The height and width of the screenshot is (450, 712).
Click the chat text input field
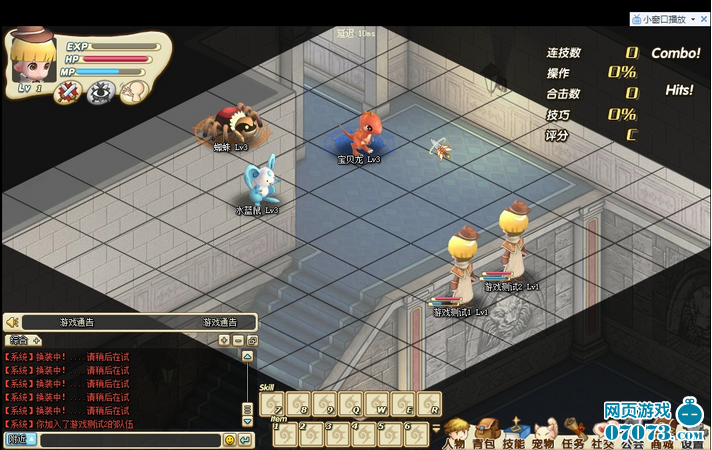[x=128, y=440]
